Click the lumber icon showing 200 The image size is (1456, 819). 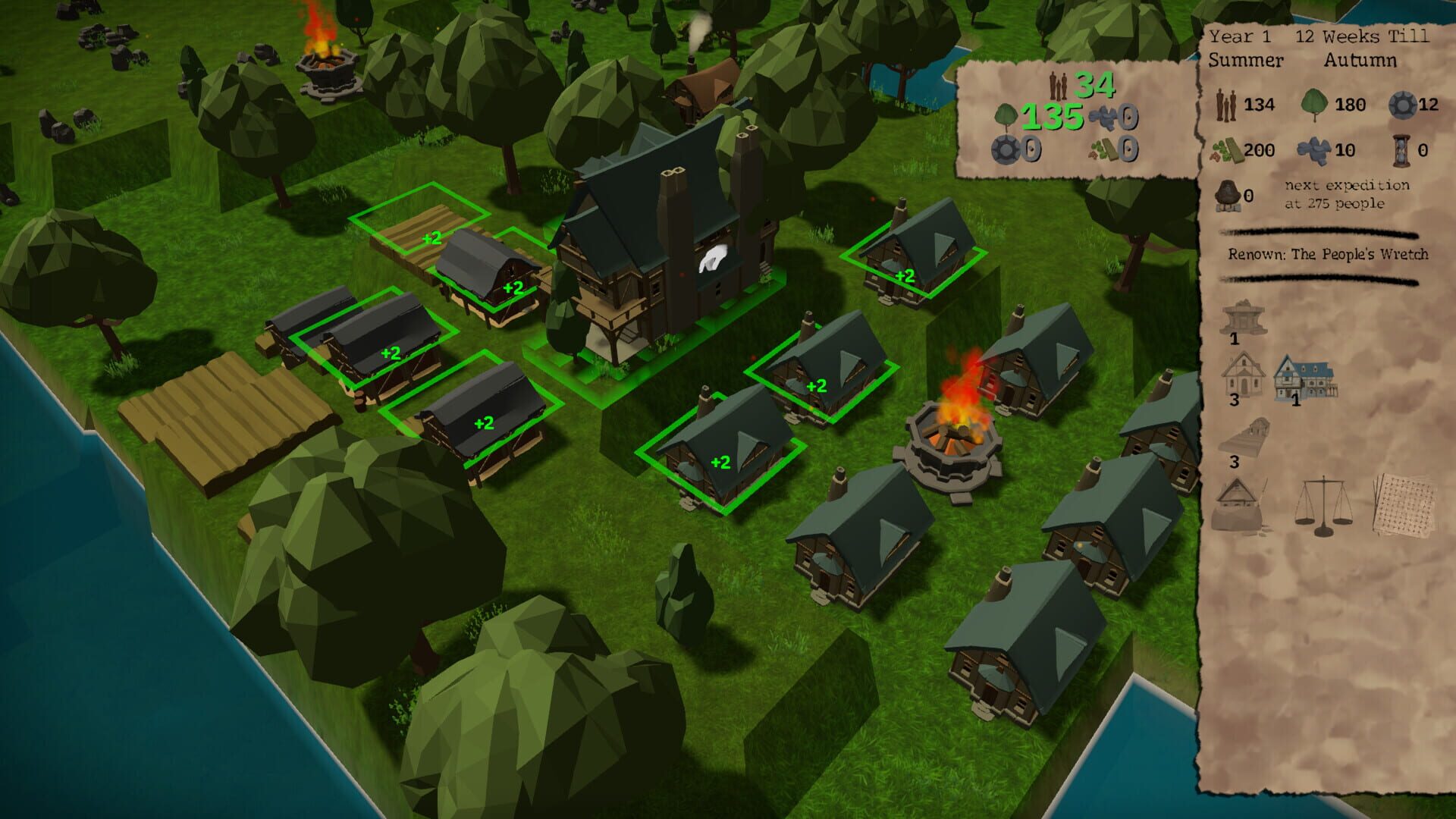tap(1230, 149)
